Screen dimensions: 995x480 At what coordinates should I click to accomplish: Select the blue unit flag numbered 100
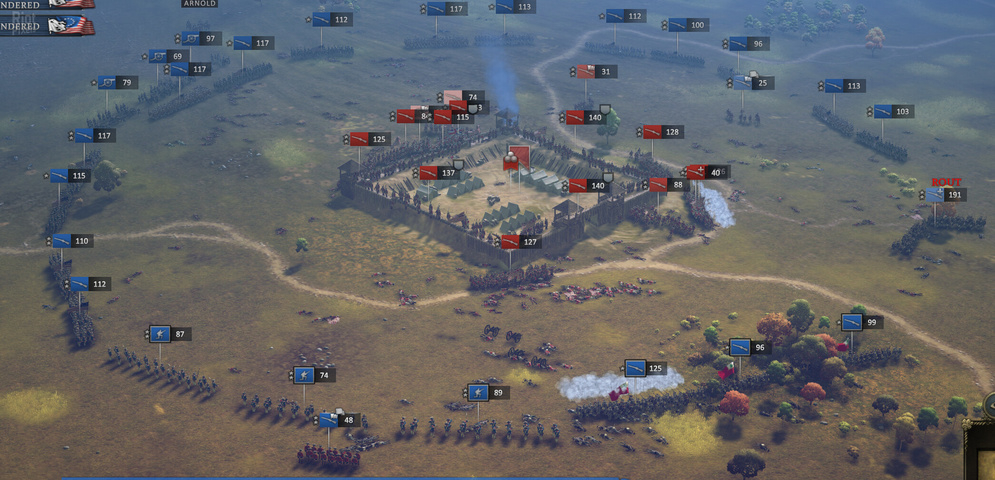678,25
